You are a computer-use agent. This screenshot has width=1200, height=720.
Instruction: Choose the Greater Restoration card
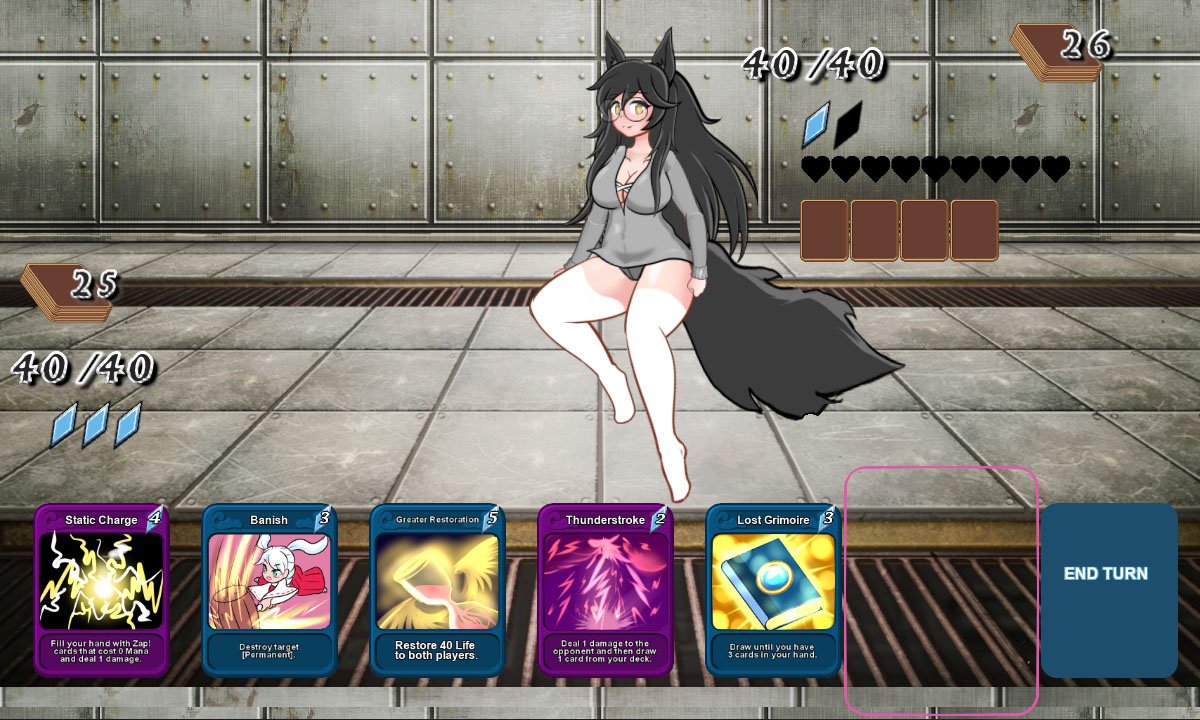tap(437, 590)
